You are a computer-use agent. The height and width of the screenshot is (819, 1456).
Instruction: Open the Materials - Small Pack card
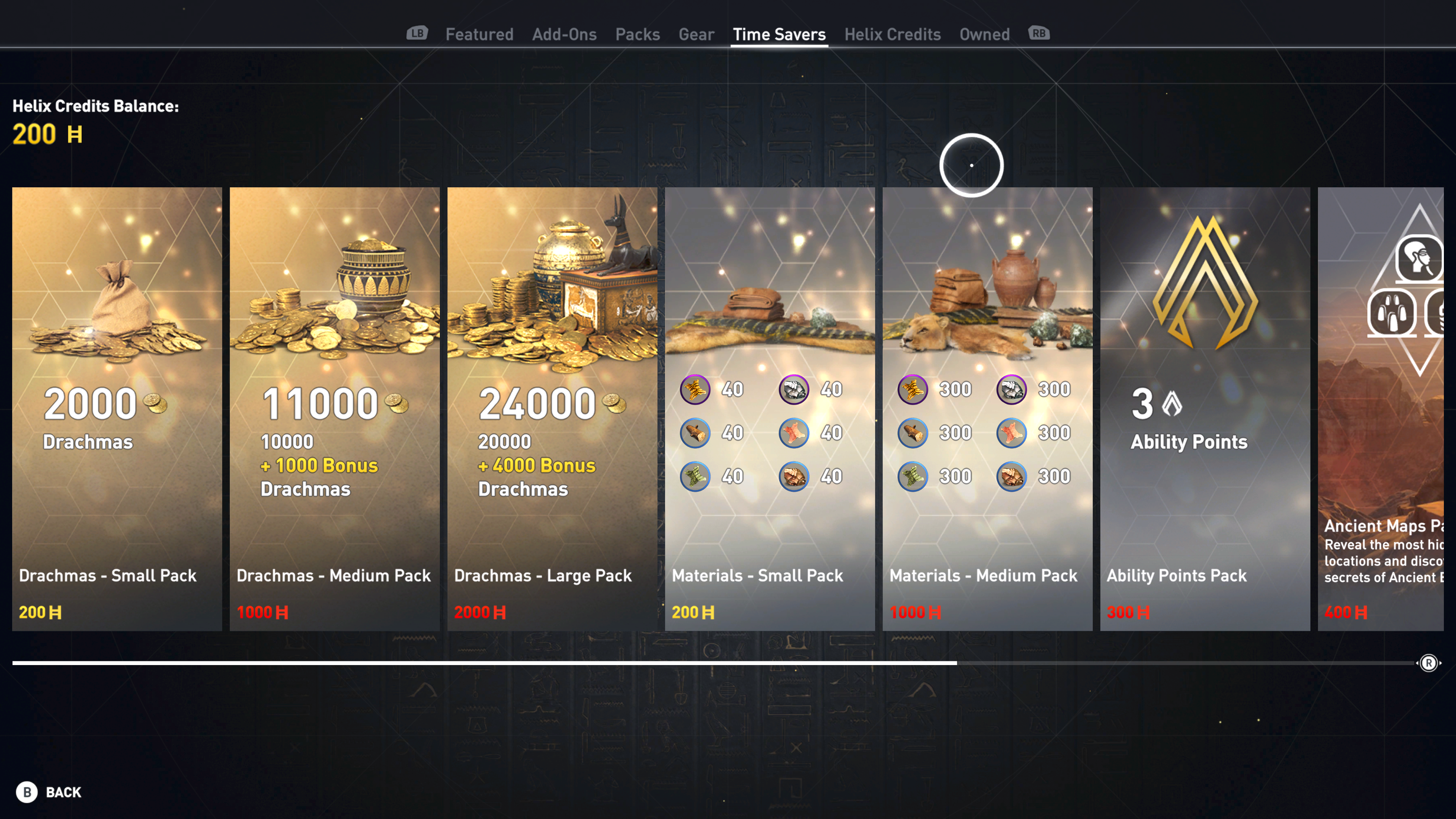coord(770,409)
